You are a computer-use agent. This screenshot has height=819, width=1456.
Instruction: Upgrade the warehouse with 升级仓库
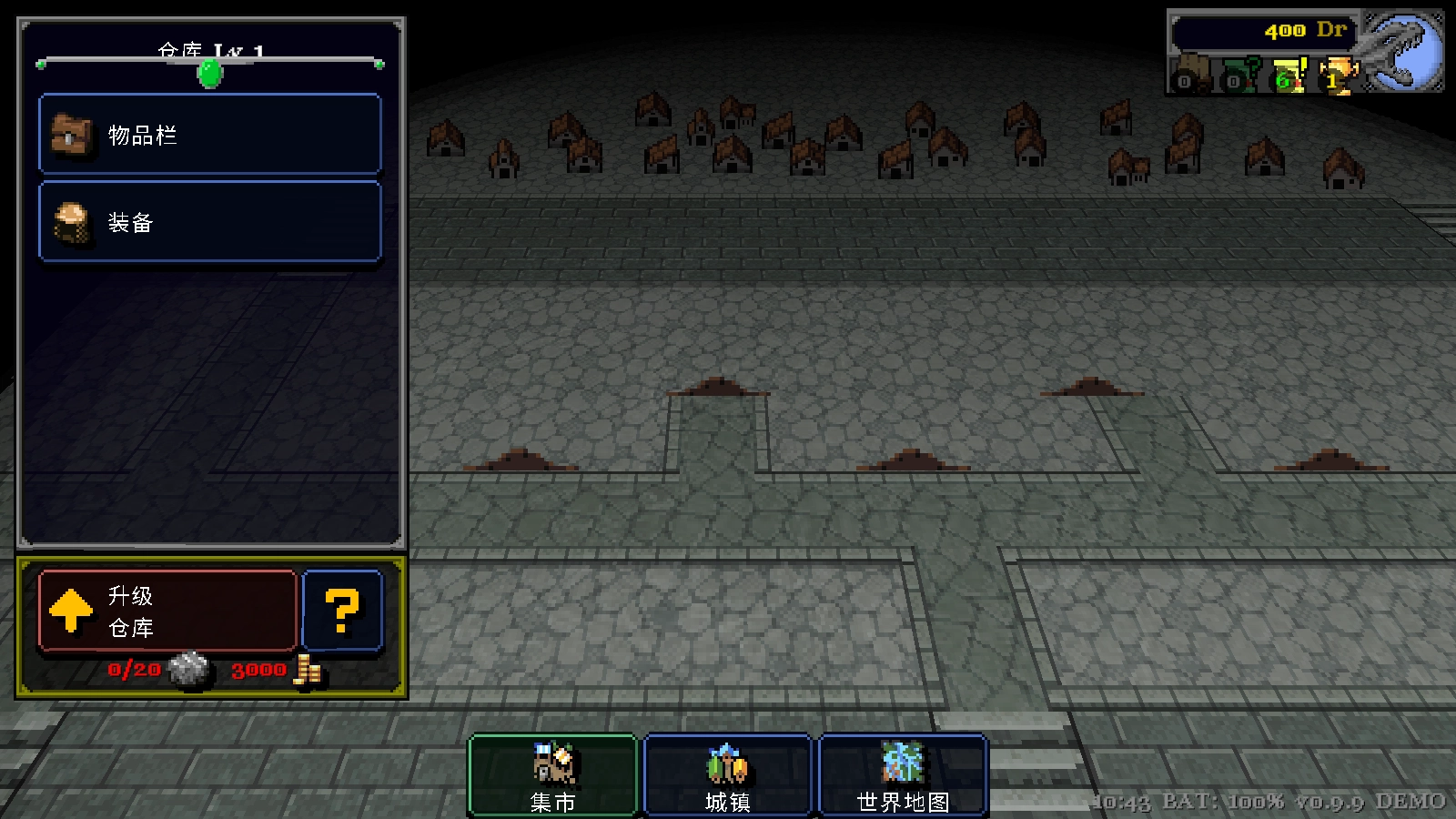[x=167, y=611]
